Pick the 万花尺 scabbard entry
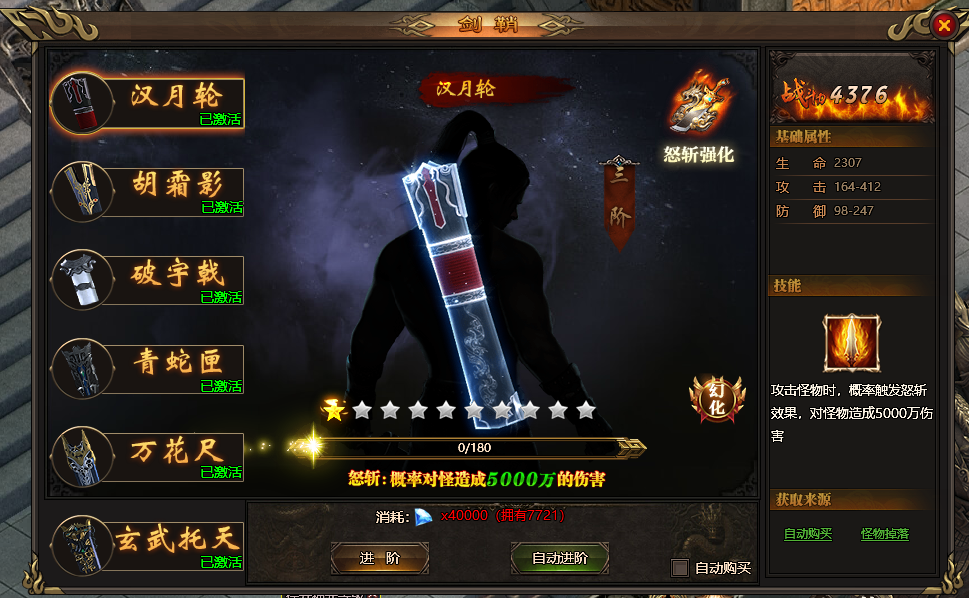This screenshot has height=598, width=969. 150,456
